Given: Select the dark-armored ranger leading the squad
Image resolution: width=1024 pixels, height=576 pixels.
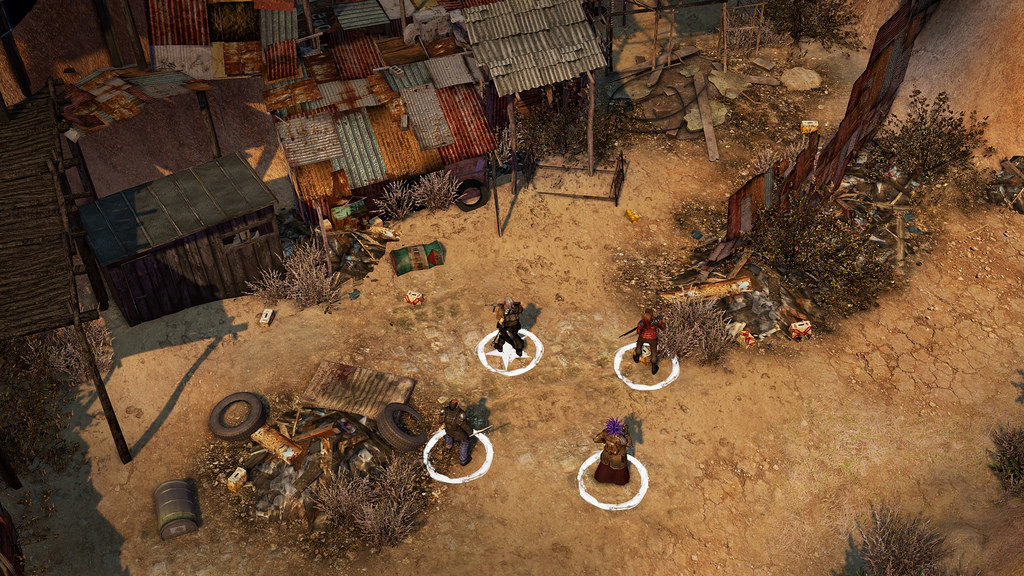Looking at the screenshot, I should (509, 326).
